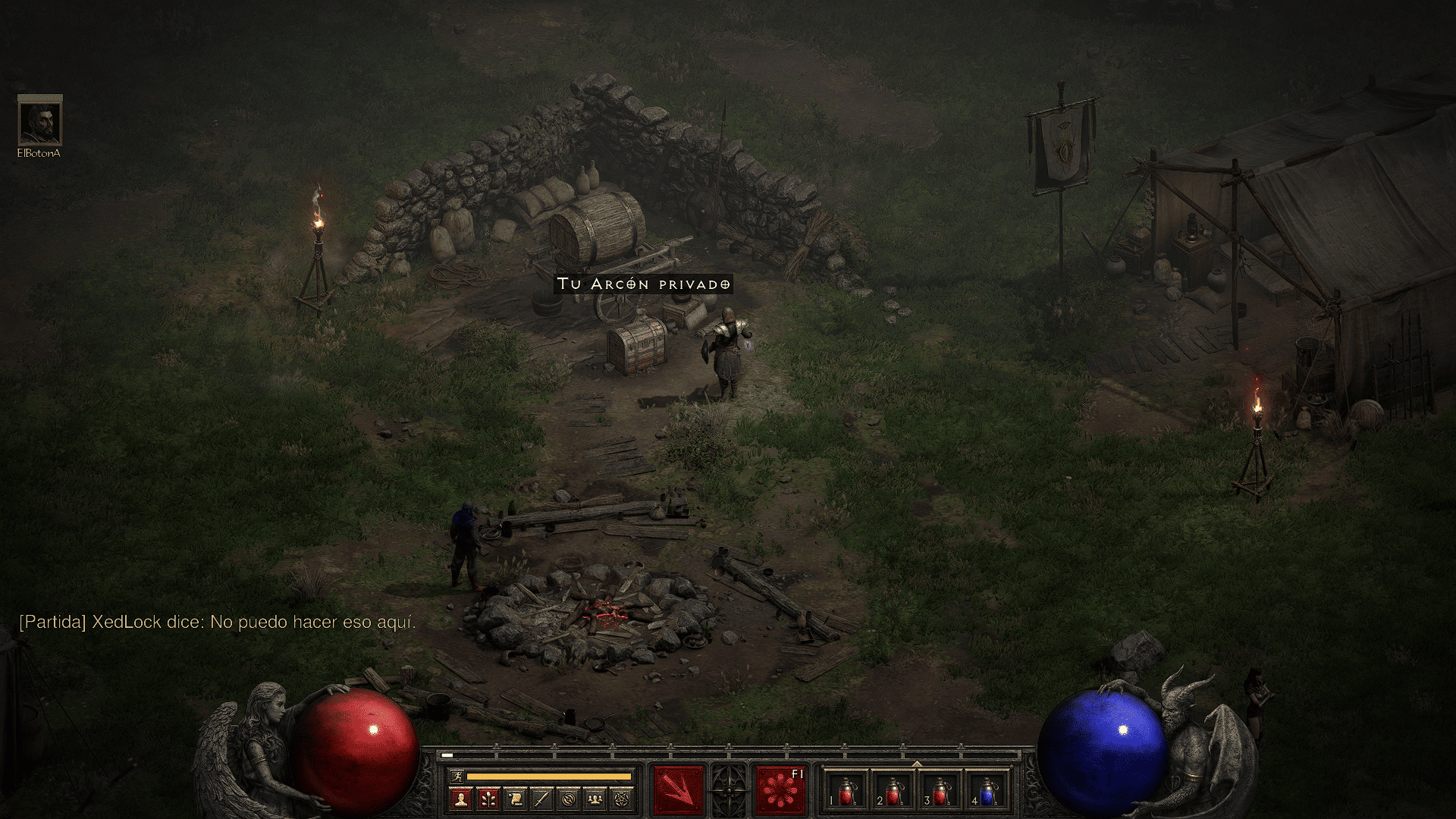Use the health potion in belt slot 1
Viewport: 1456px width, 819px height.
(847, 791)
